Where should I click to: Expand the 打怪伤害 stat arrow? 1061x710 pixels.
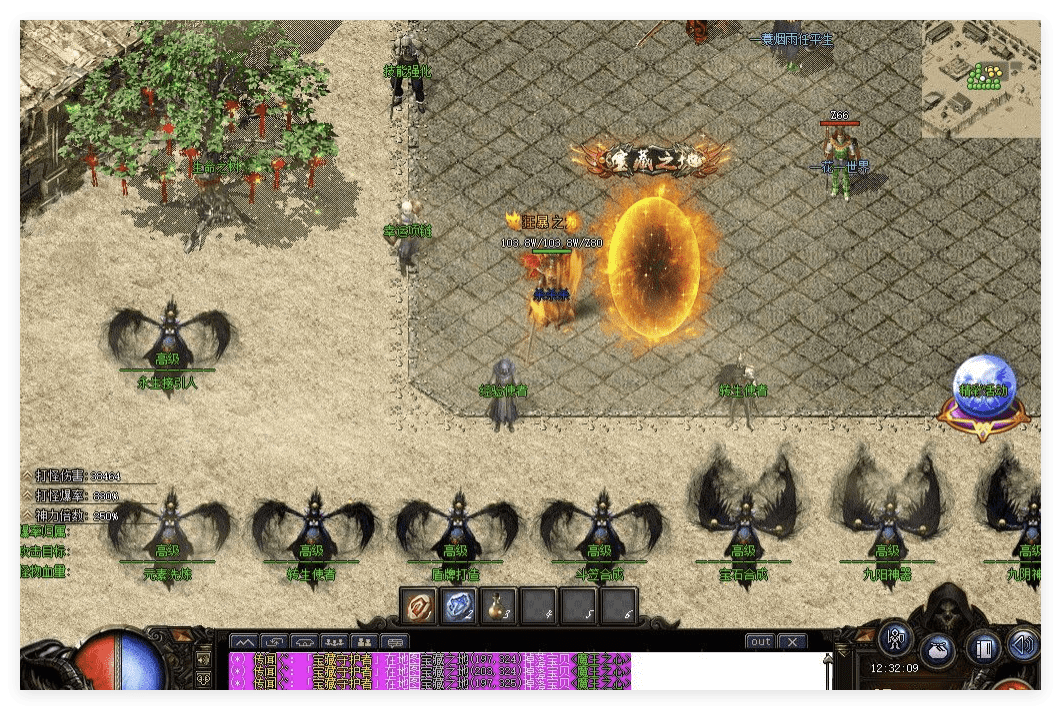tap(27, 476)
